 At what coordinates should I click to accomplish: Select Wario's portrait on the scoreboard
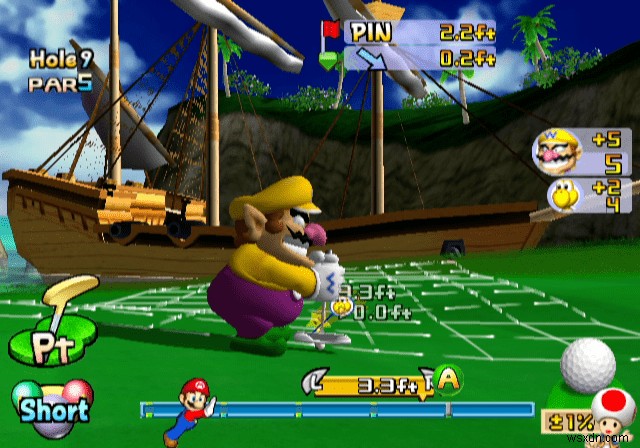(554, 154)
